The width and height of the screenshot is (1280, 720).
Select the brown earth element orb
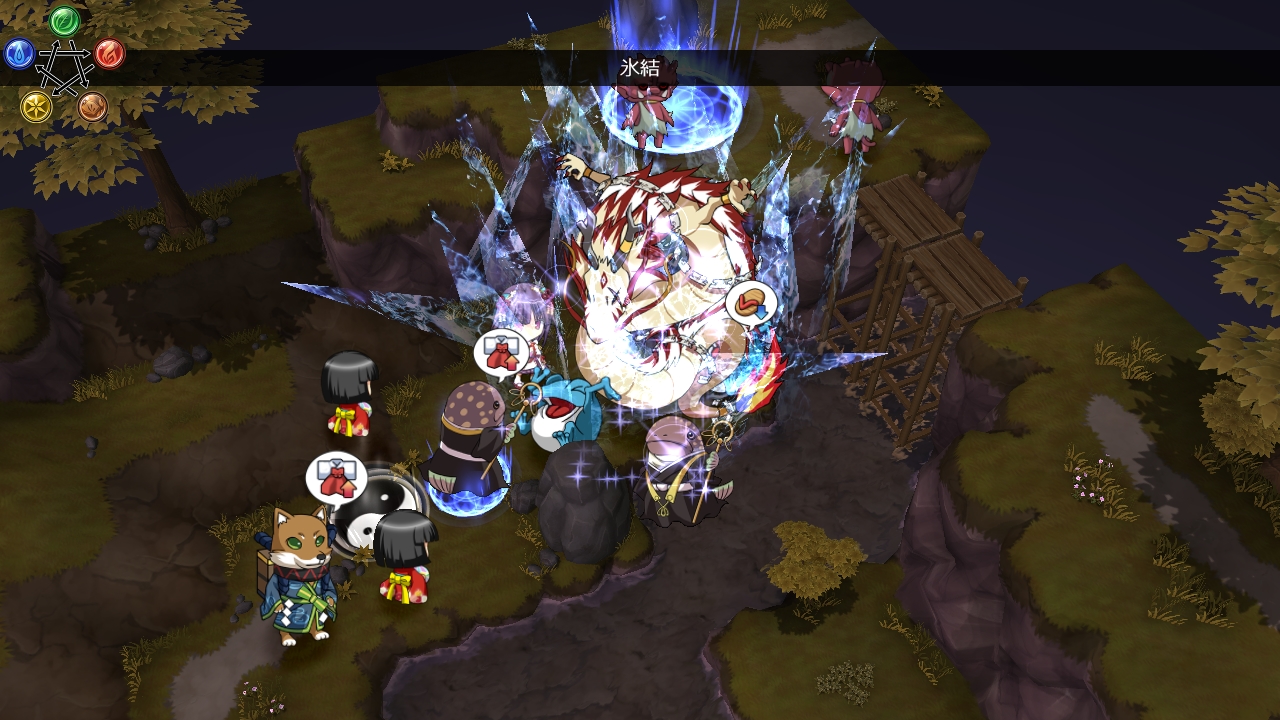point(92,106)
